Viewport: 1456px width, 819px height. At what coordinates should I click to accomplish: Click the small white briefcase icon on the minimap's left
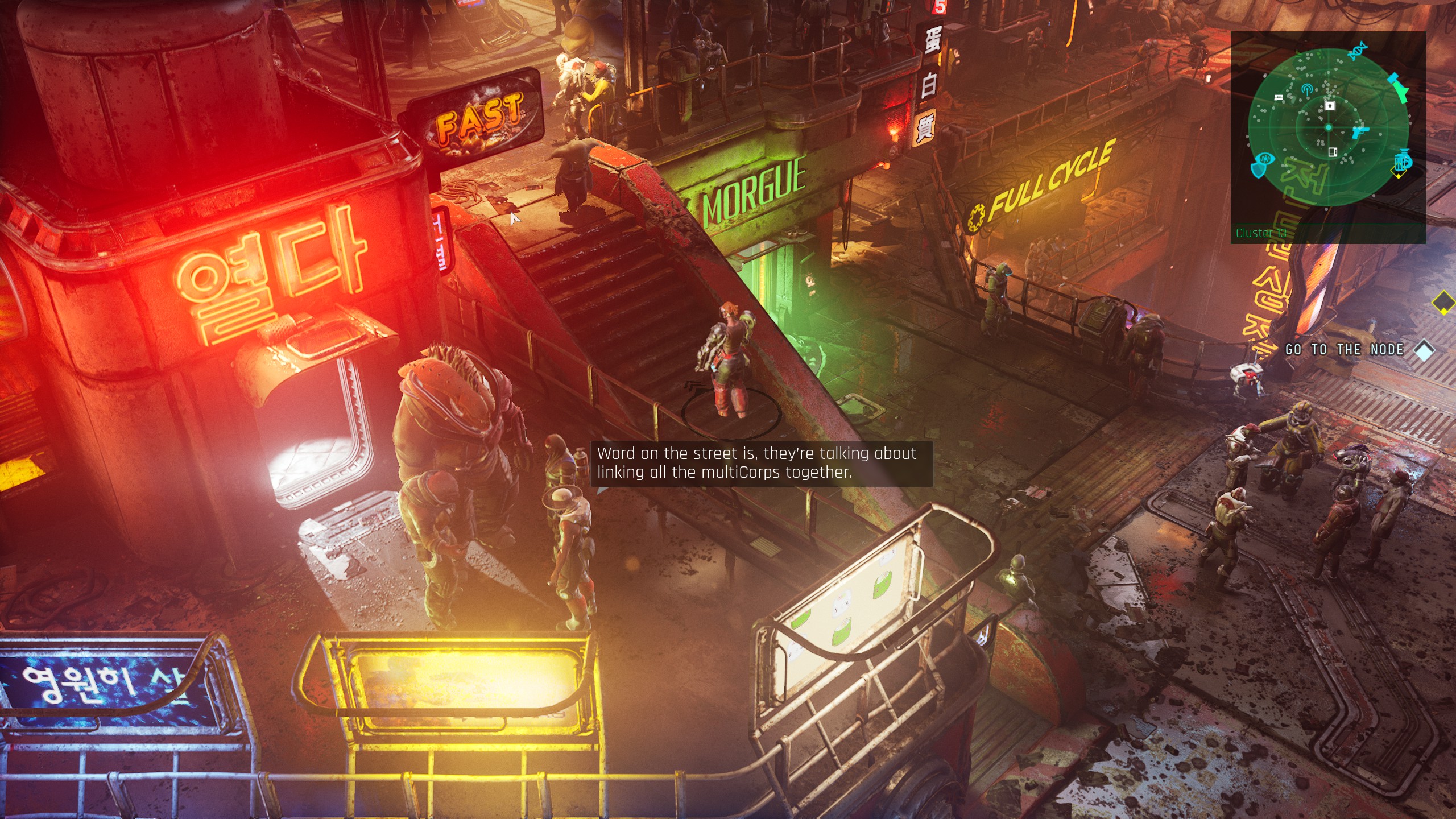[1279, 97]
